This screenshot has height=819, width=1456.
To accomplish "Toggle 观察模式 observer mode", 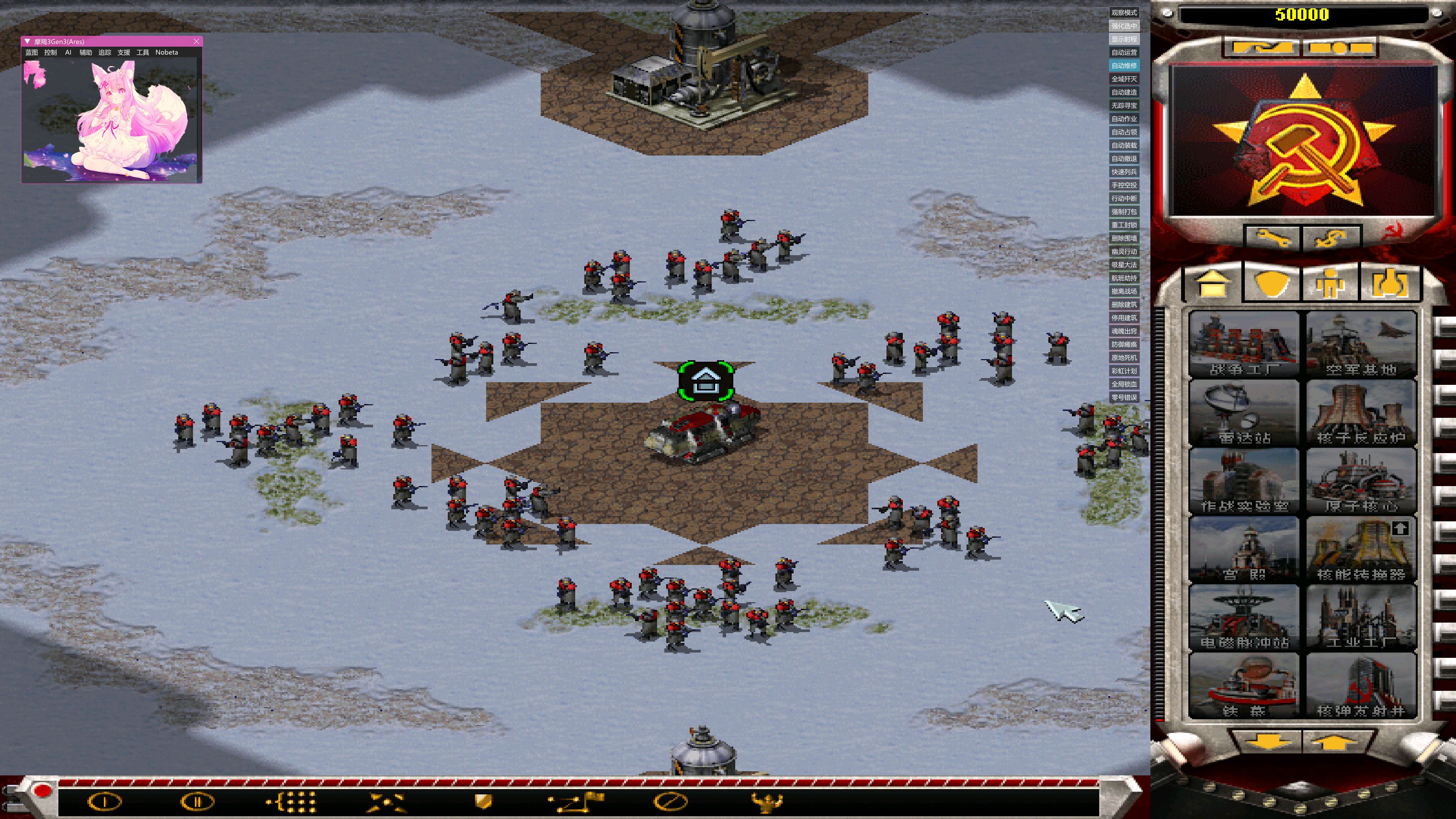I will (1123, 13).
